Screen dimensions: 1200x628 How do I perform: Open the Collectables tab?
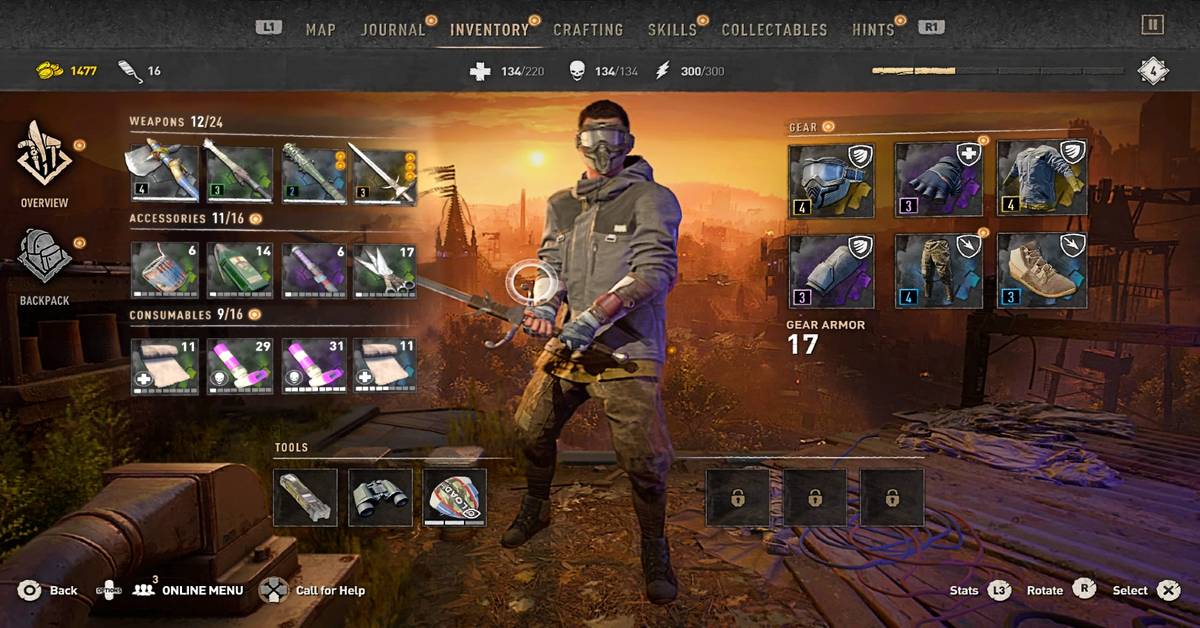[x=774, y=29]
